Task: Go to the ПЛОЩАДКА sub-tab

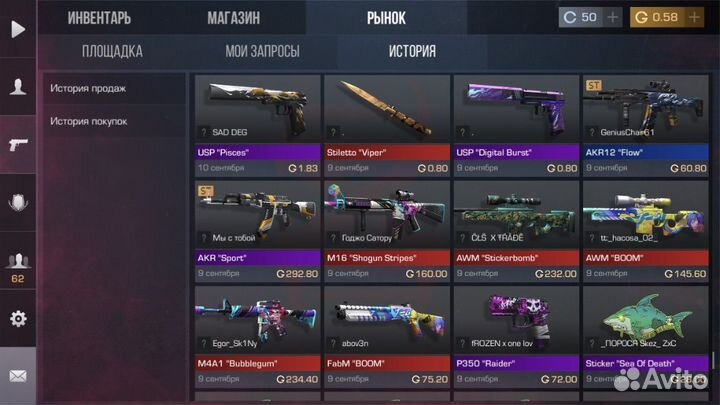Action: [x=112, y=52]
